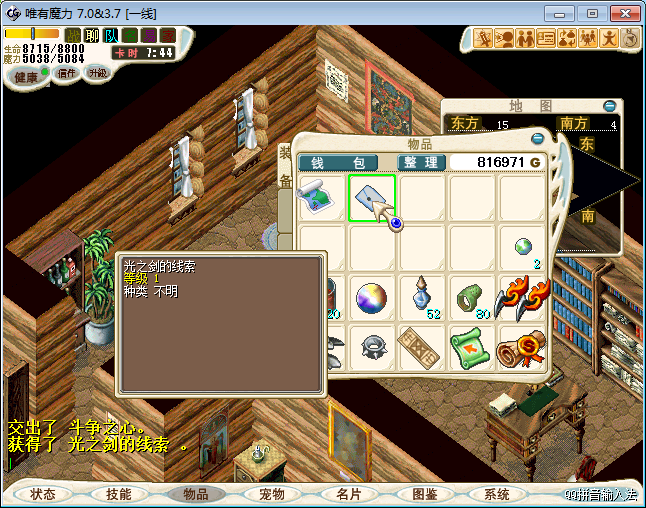Viewport: 646px width, 508px height.
Task: Close the 地图 map window
Action: click(x=609, y=105)
